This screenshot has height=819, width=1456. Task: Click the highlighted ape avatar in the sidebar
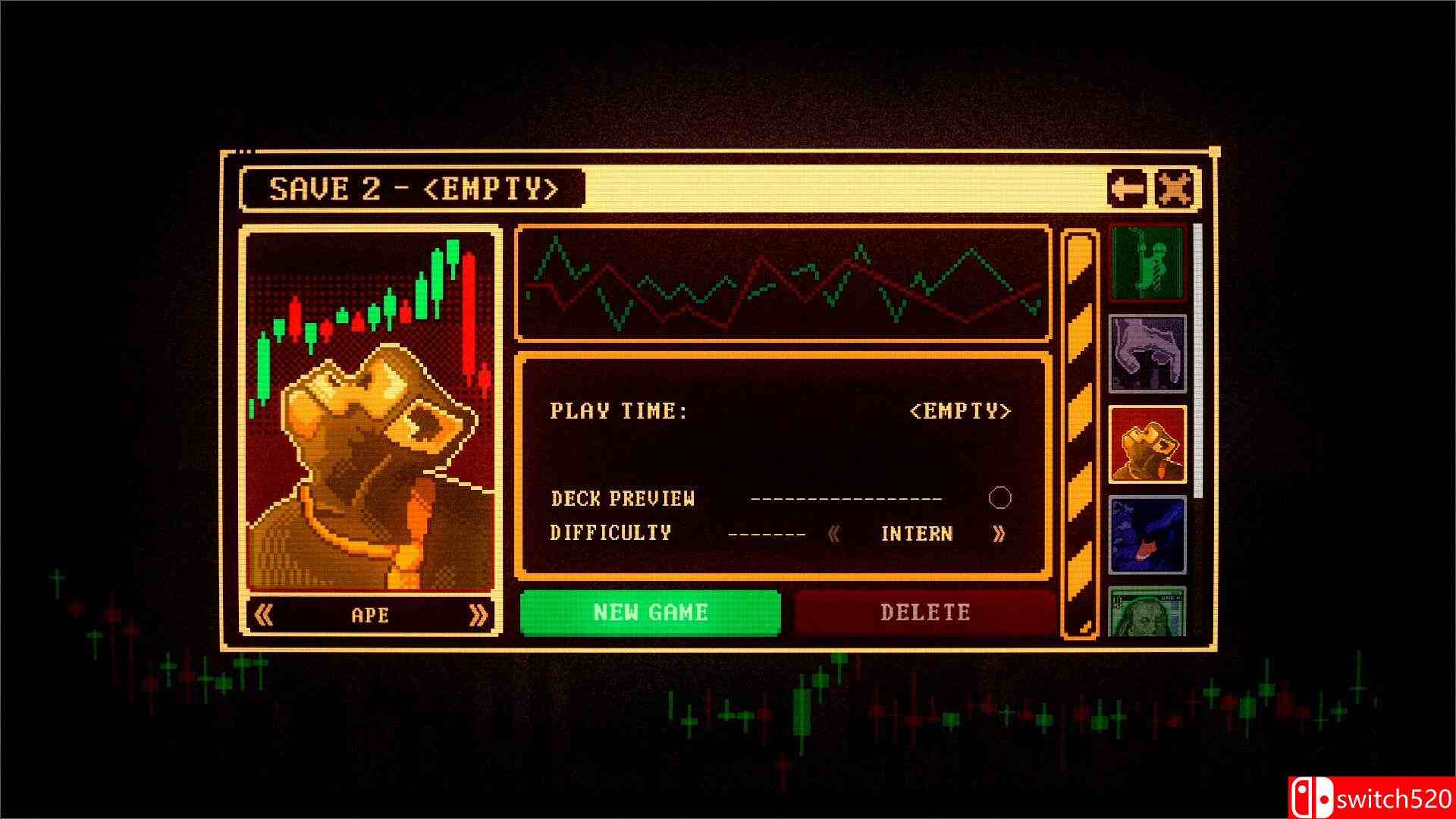pos(1147,444)
